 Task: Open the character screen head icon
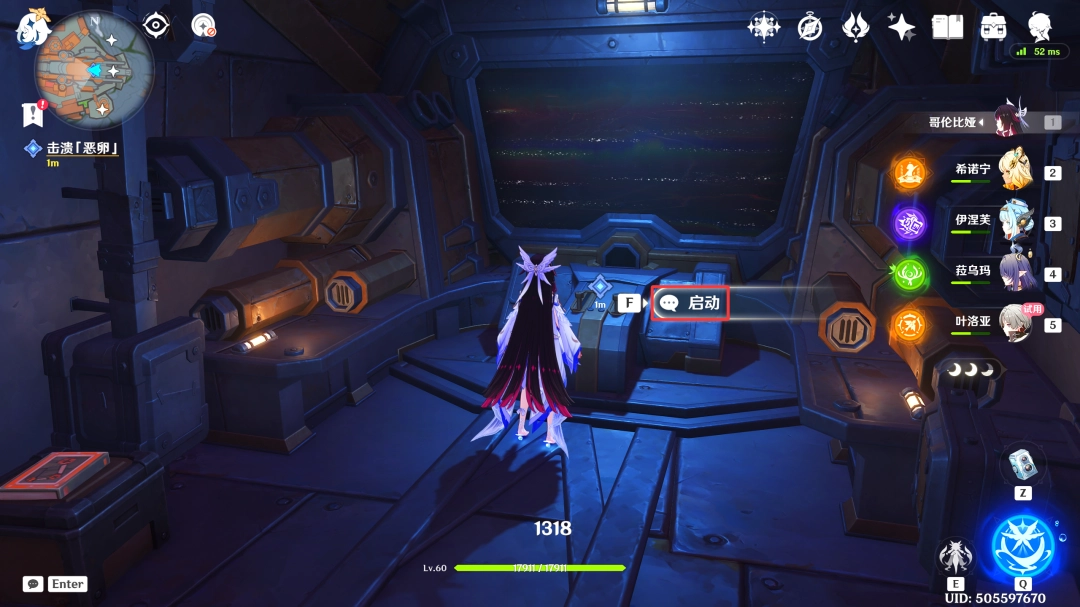[x=1041, y=26]
